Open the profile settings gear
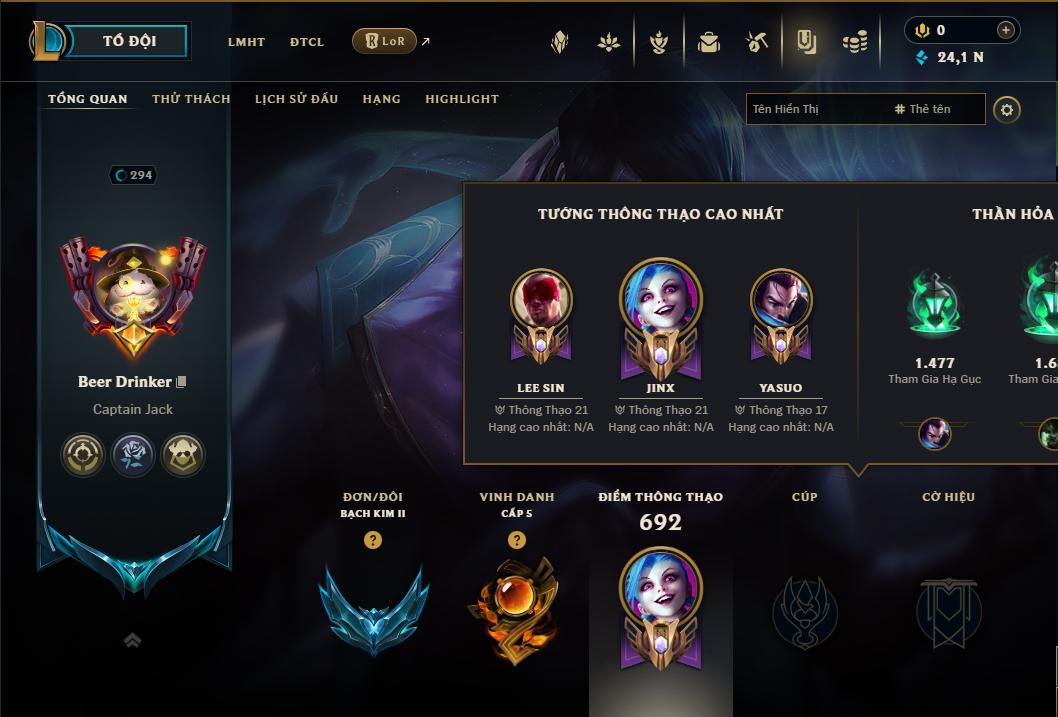 (x=1007, y=109)
